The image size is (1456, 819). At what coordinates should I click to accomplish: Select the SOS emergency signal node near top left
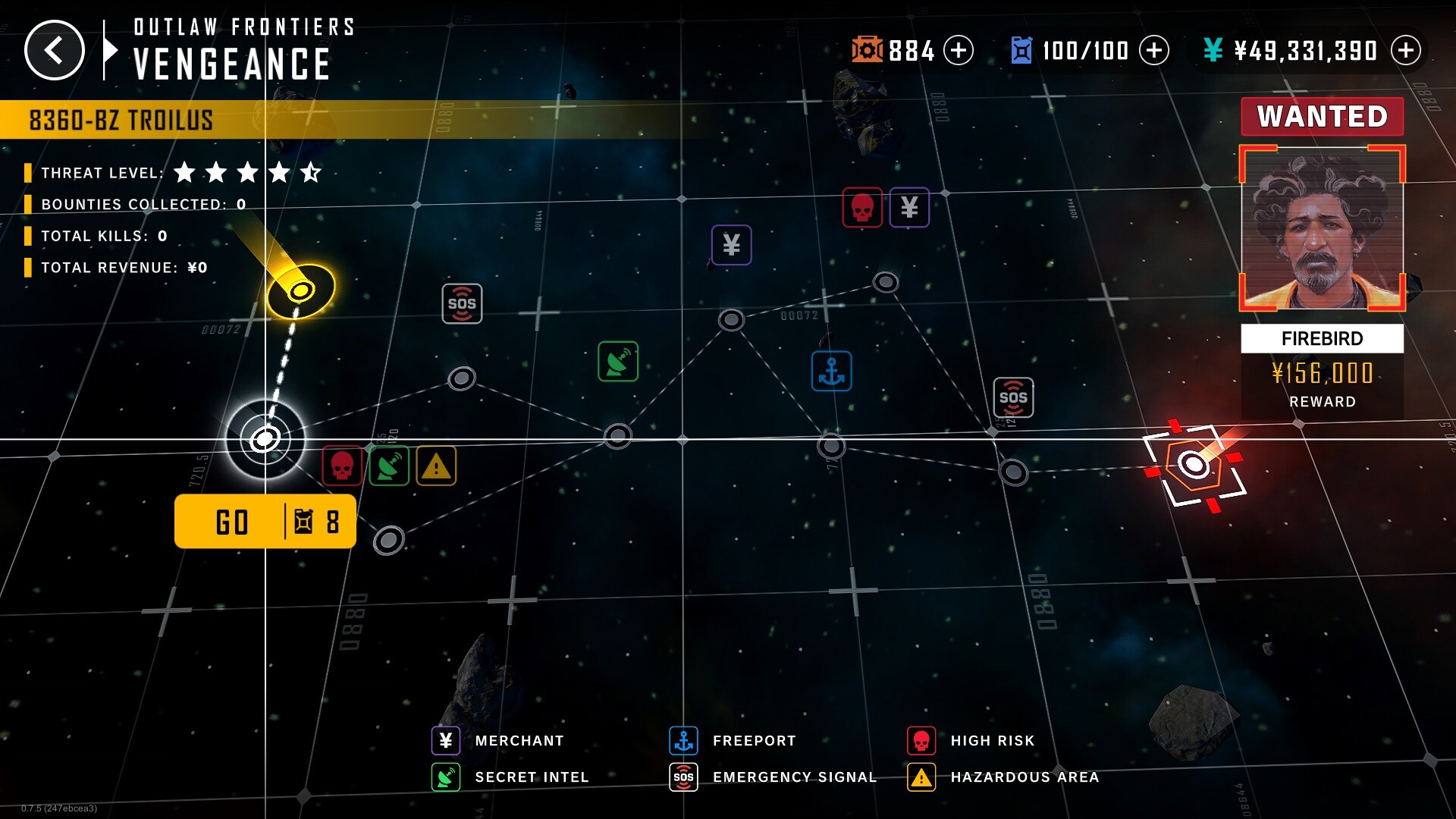tap(462, 303)
